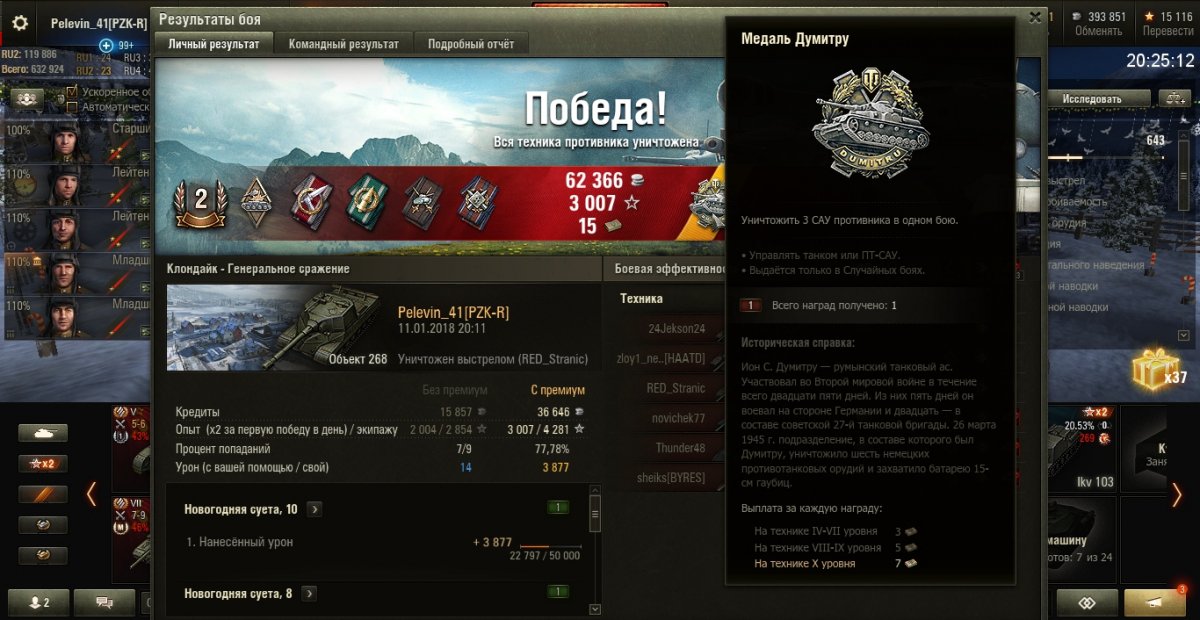Open the settings gear menu
1200x620 pixels.
(x=20, y=23)
